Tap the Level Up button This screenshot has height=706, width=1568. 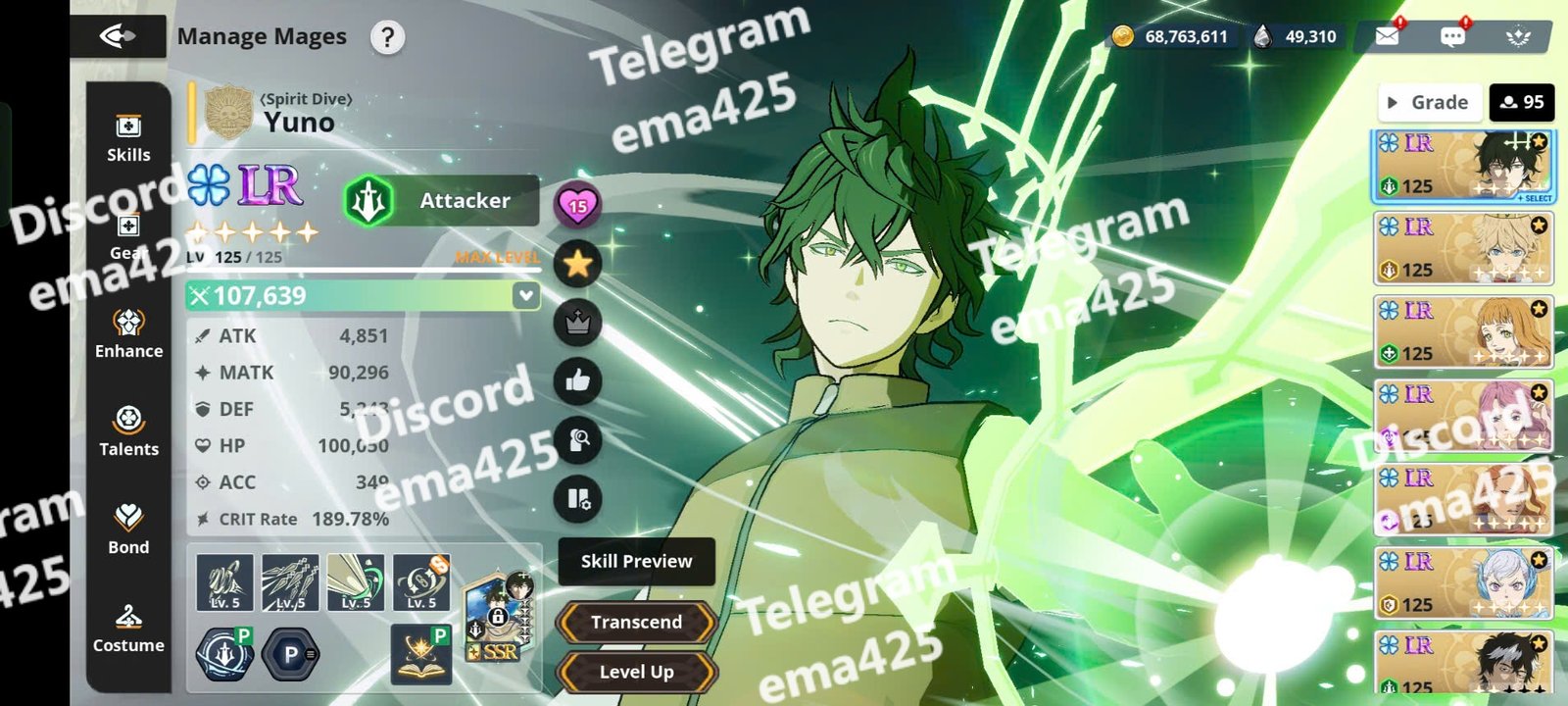[636, 672]
